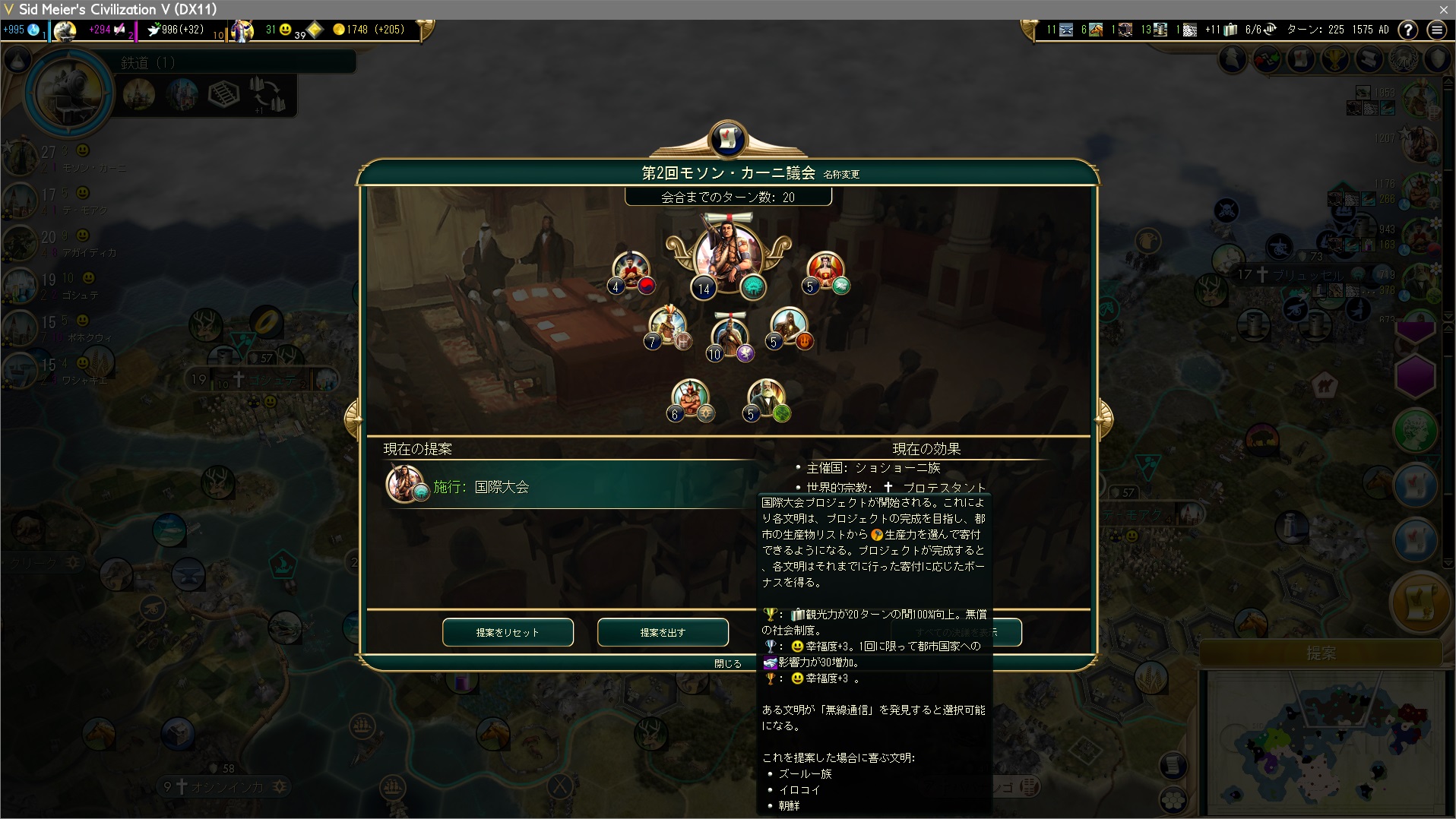Screen dimensions: 1456x819
Task: Open the help question mark icon
Action: pos(1408,30)
